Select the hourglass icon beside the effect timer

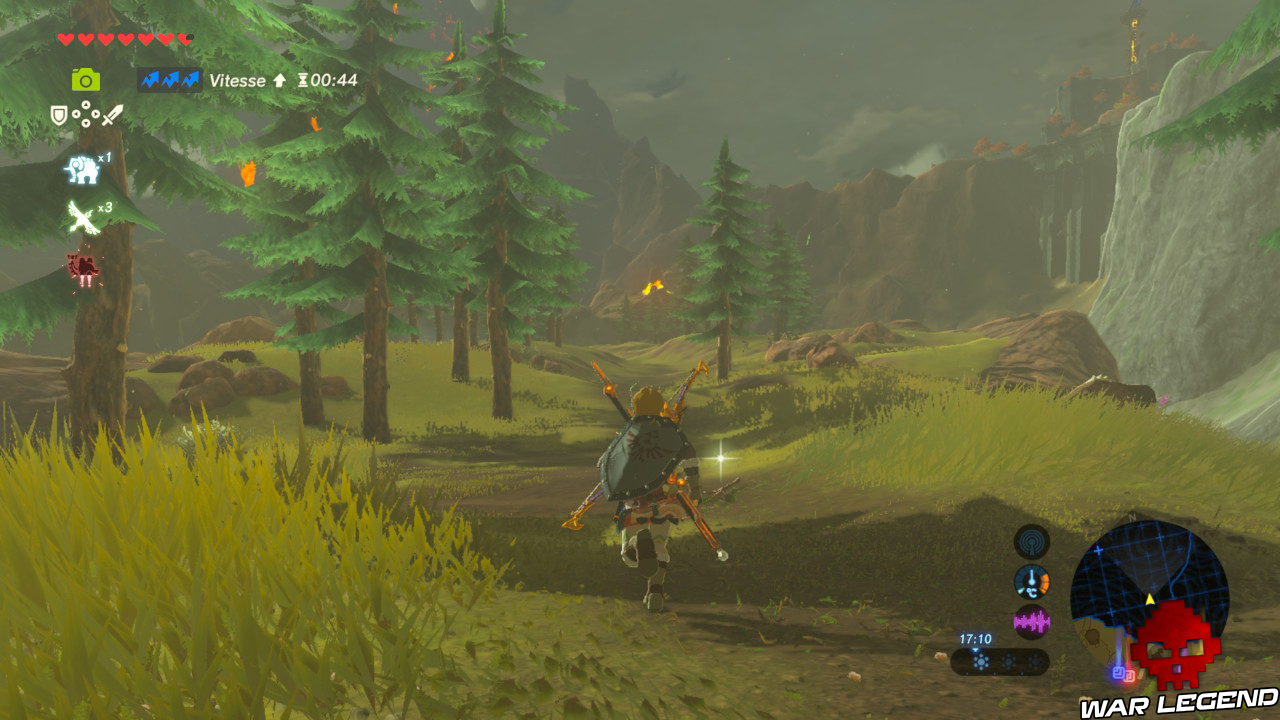[x=304, y=79]
